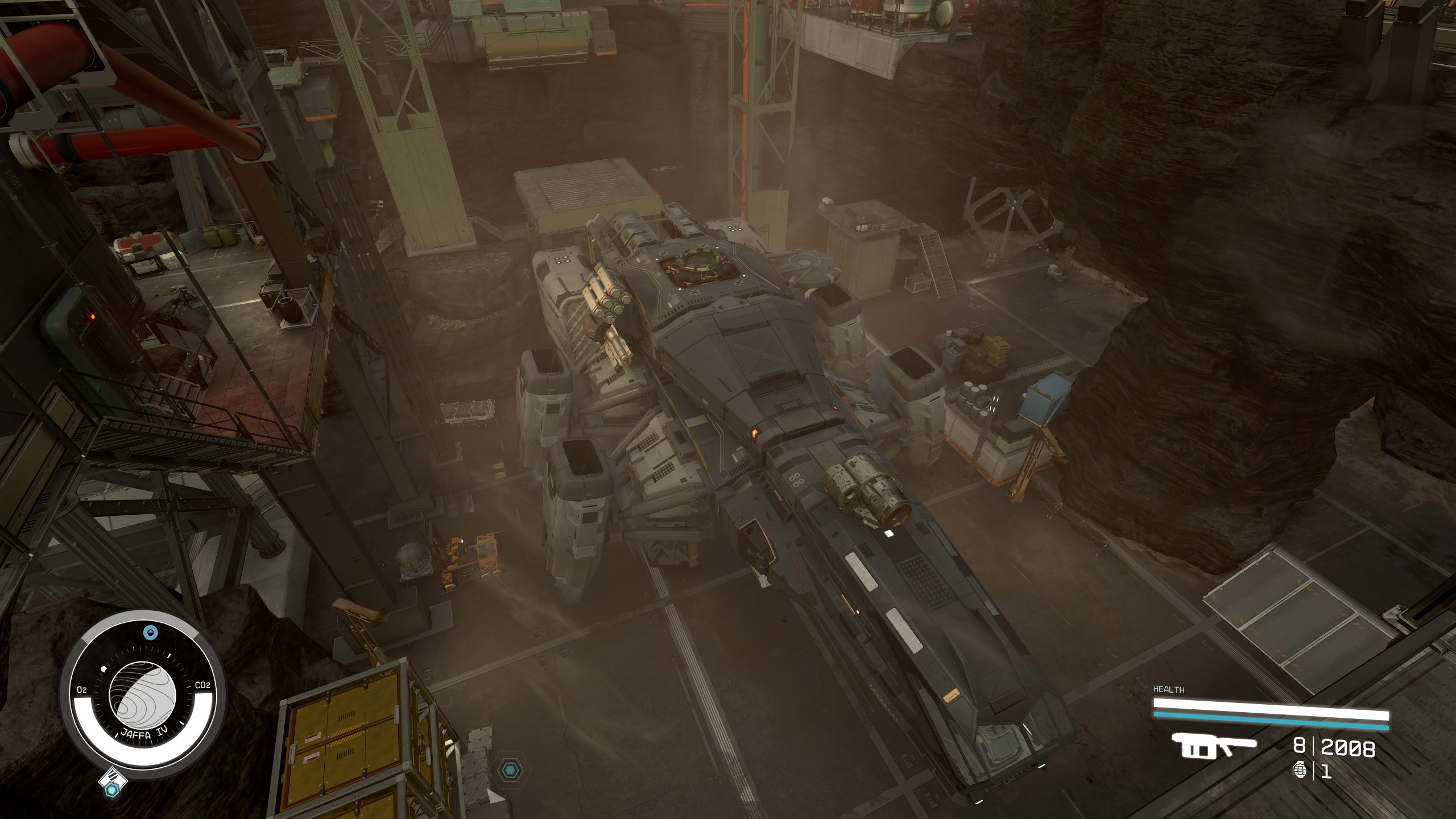Select the blue hexagon objective marker
Screen dimensions: 1456x819
(x=510, y=771)
